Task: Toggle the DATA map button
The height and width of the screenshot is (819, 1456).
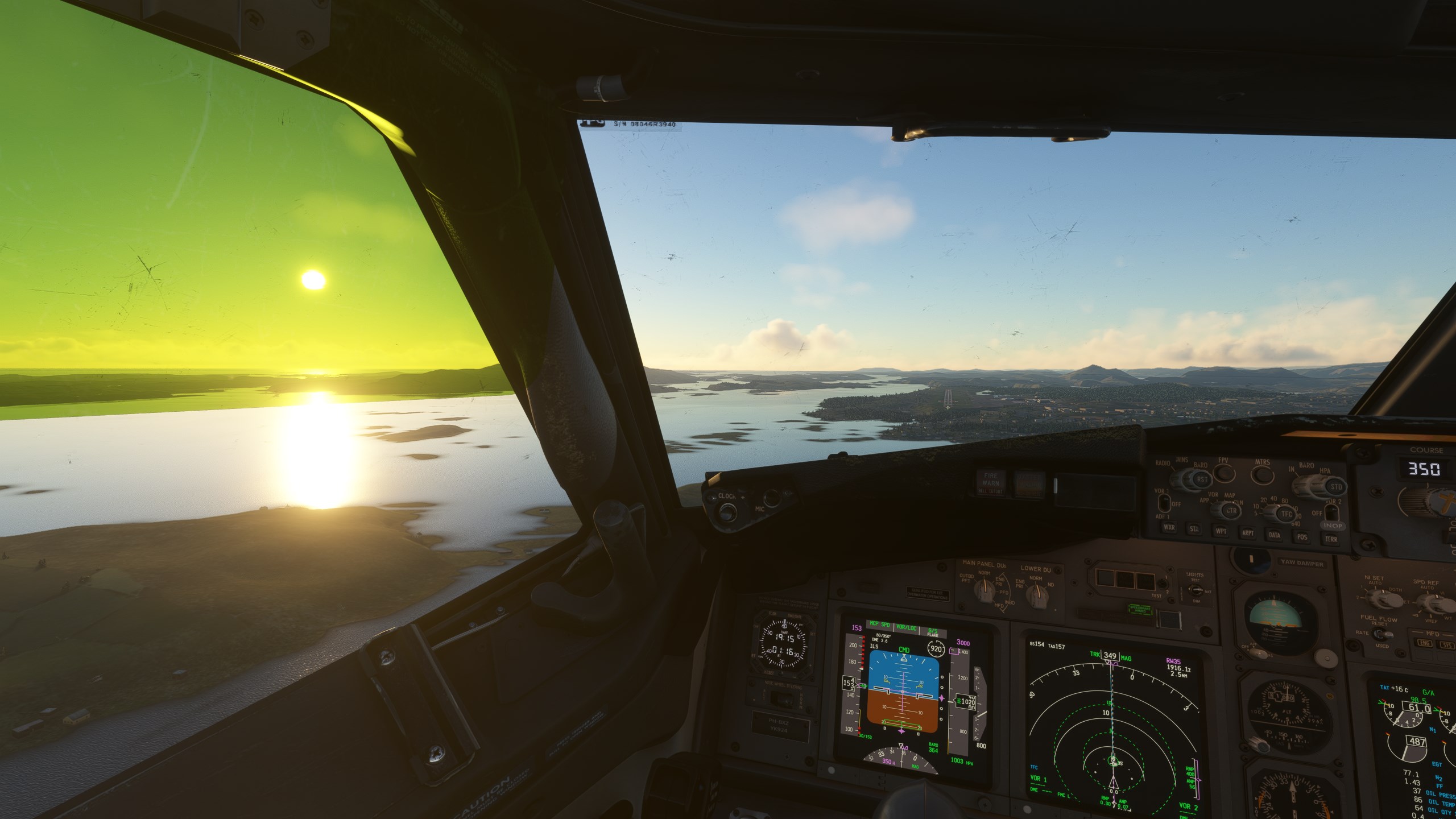Action: point(1275,536)
